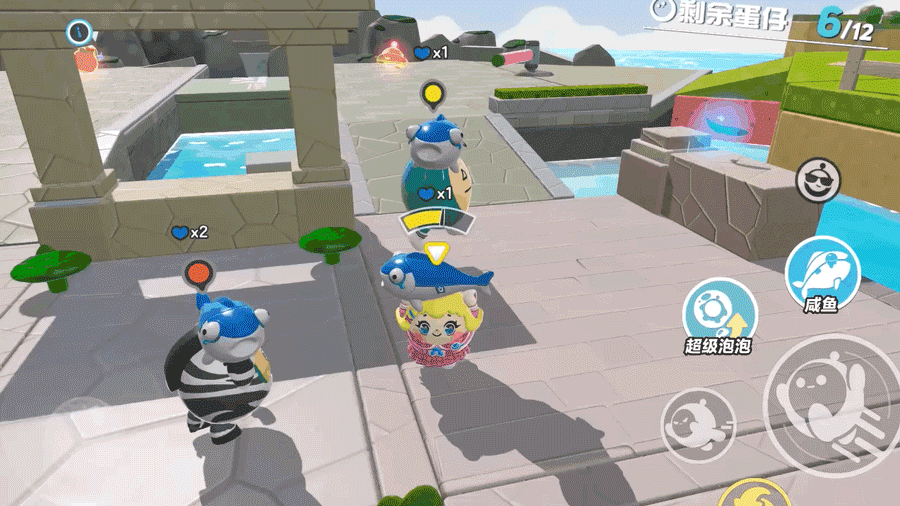This screenshot has height=506, width=900.
Task: Tap the yellow swirl button at bottom edge
Action: tap(755, 495)
